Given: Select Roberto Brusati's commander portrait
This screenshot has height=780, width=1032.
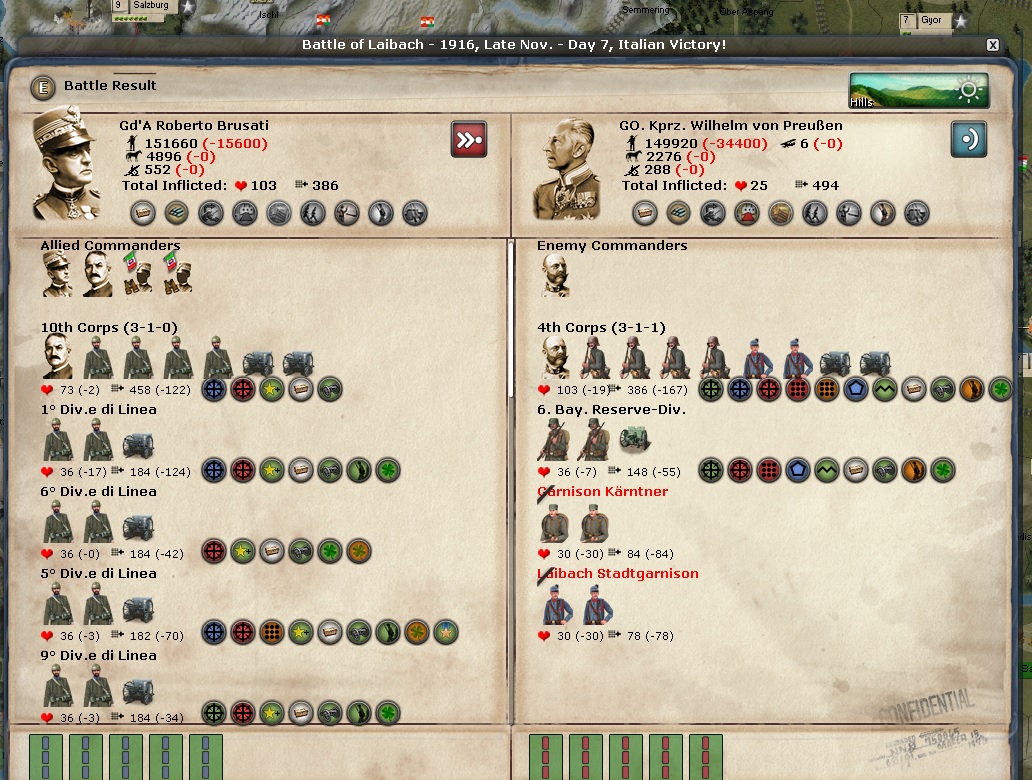Looking at the screenshot, I should pyautogui.click(x=66, y=164).
